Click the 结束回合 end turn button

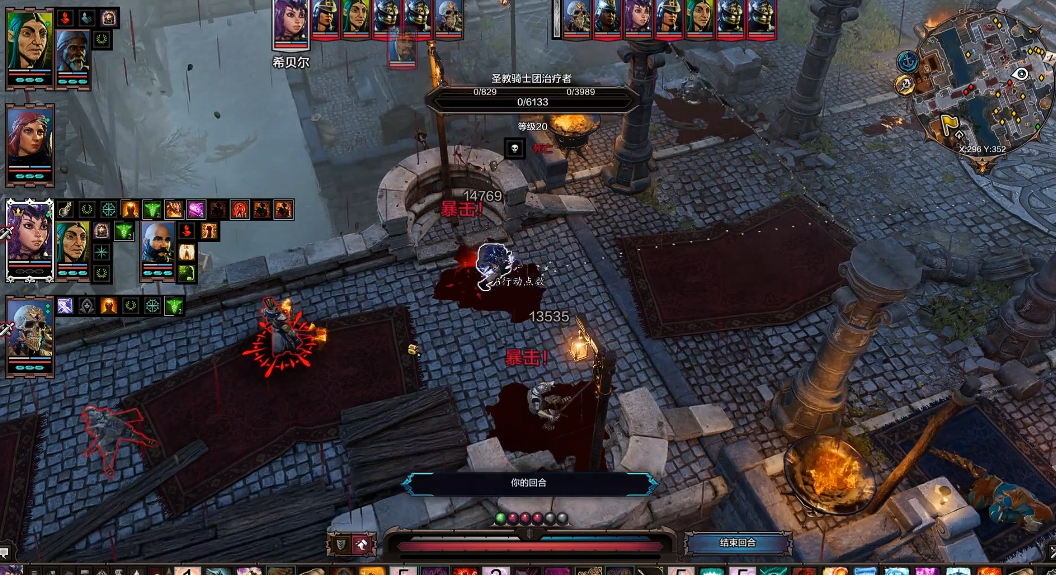pos(738,543)
